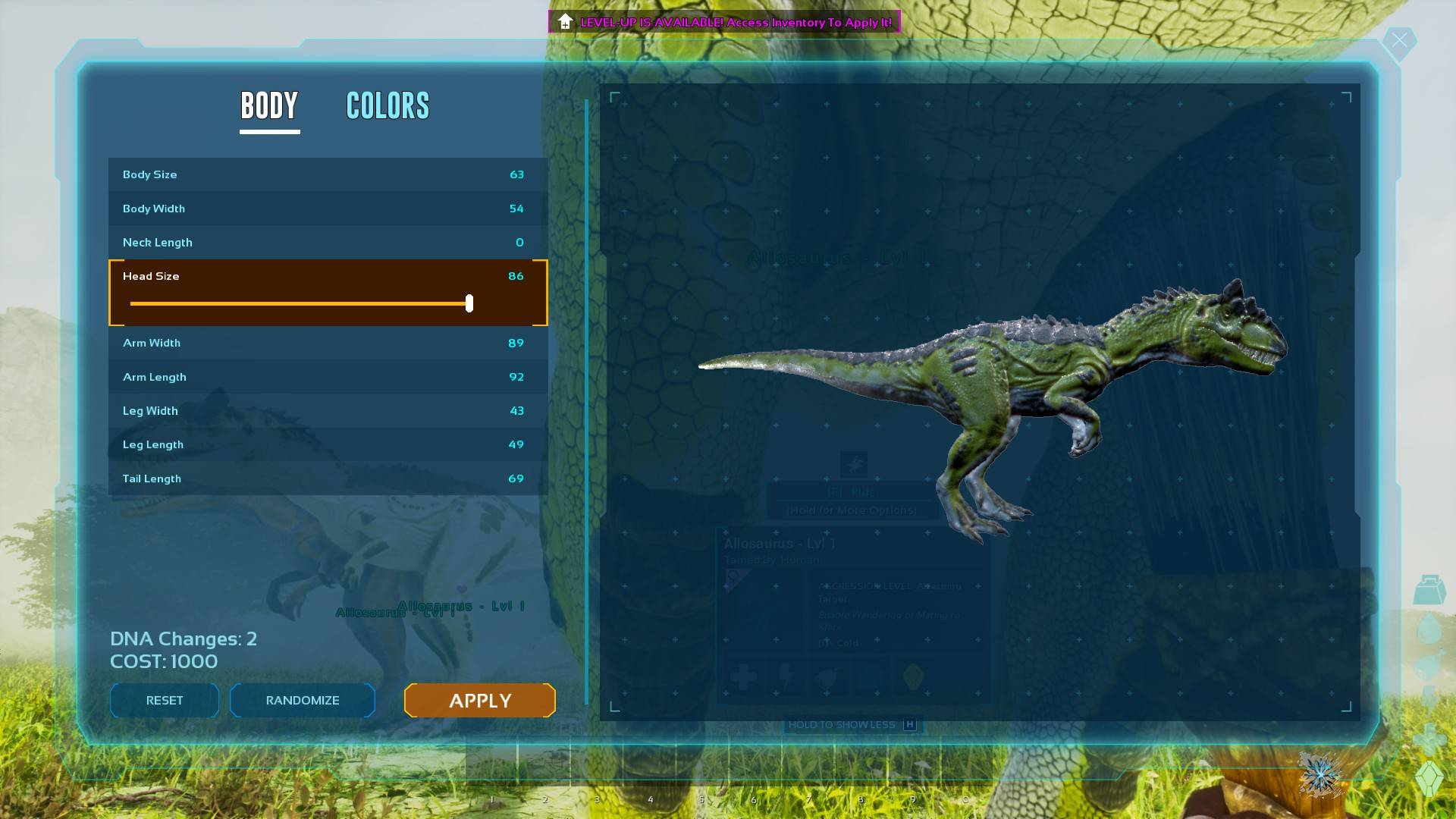The height and width of the screenshot is (819, 1456).
Task: Reset all body values
Action: (165, 700)
